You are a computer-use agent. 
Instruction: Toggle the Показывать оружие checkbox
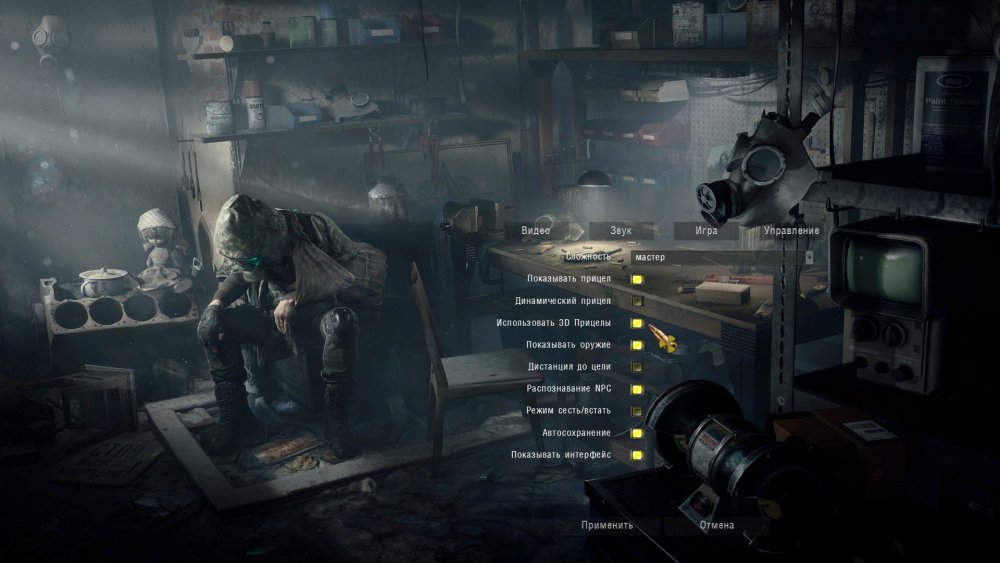636,345
